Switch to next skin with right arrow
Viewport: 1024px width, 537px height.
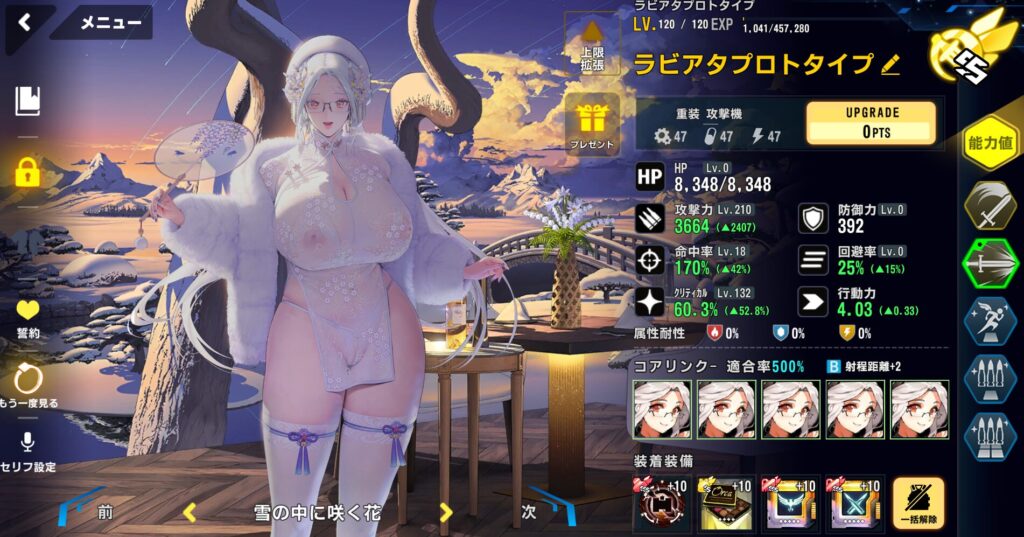point(446,513)
